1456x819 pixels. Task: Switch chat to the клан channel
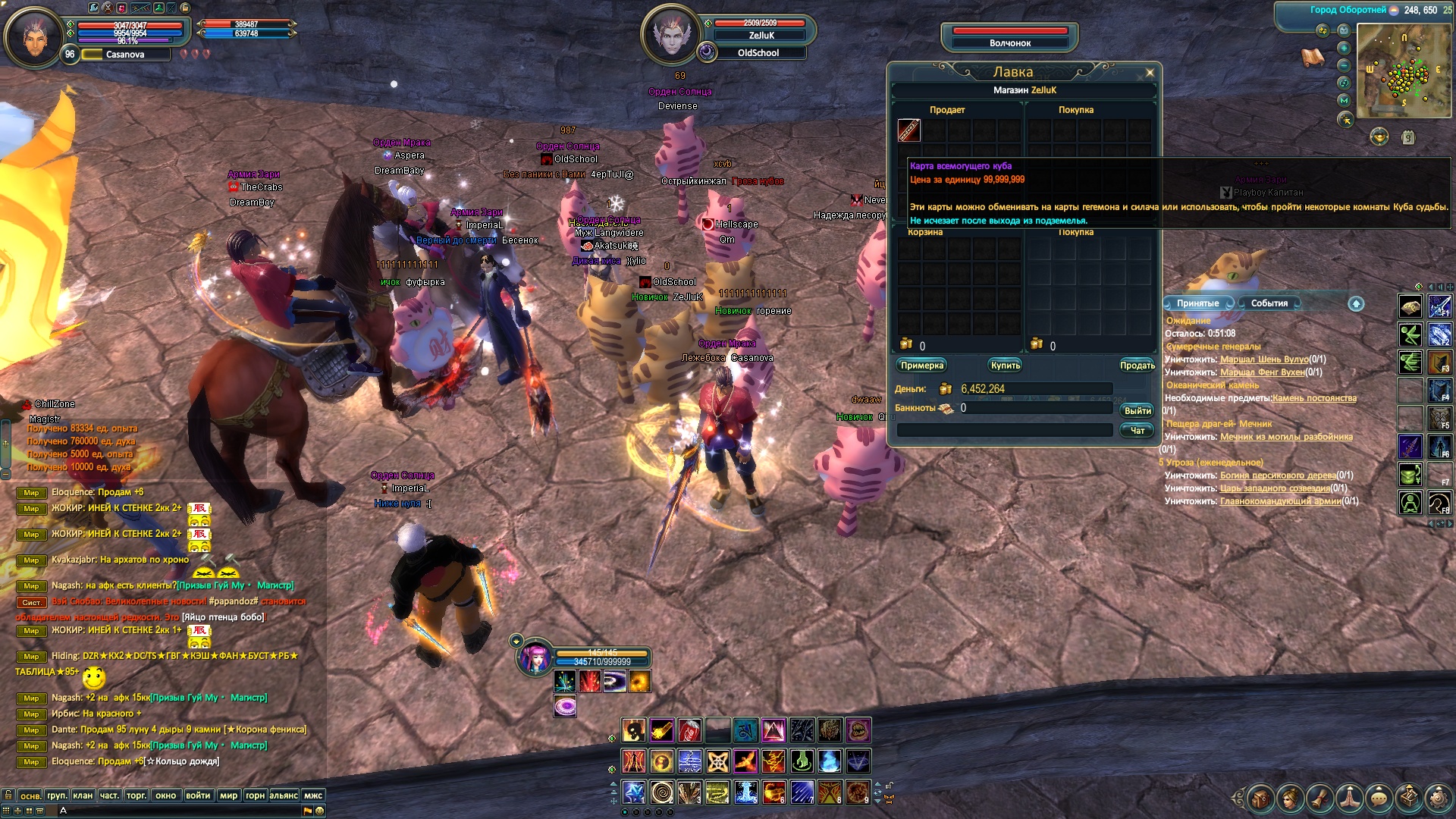point(83,795)
